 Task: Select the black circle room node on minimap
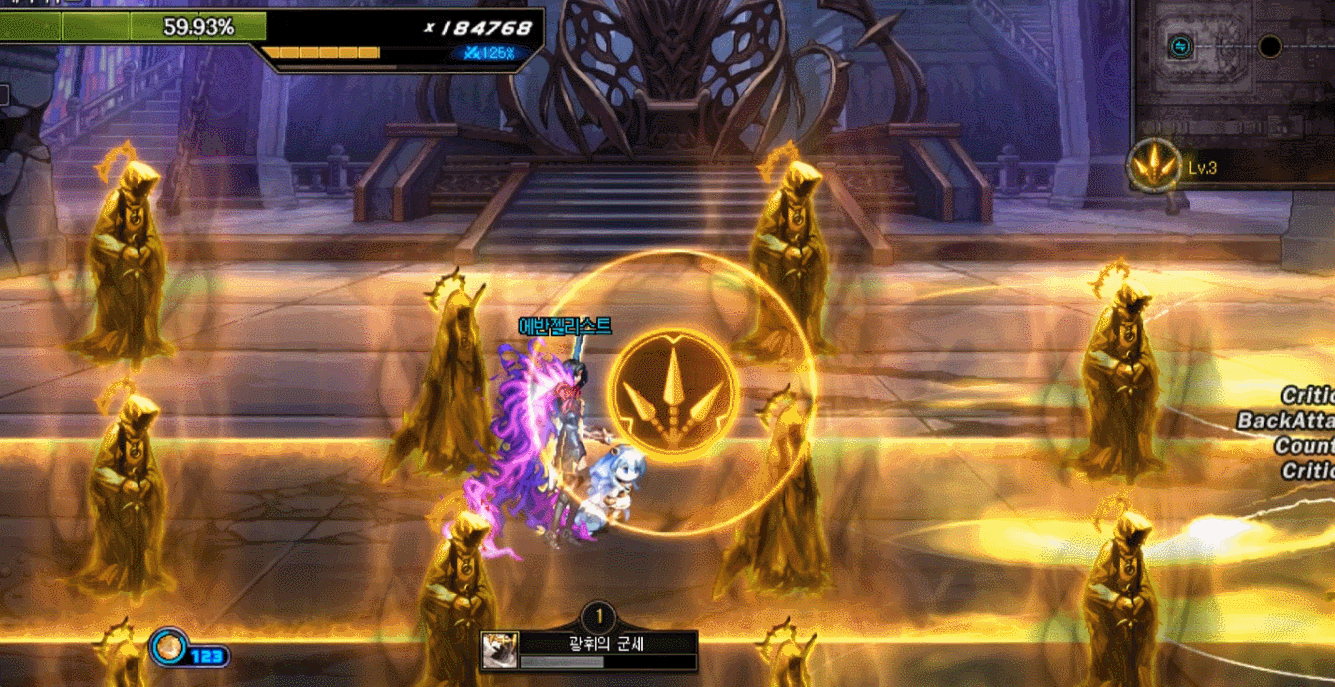[1269, 46]
